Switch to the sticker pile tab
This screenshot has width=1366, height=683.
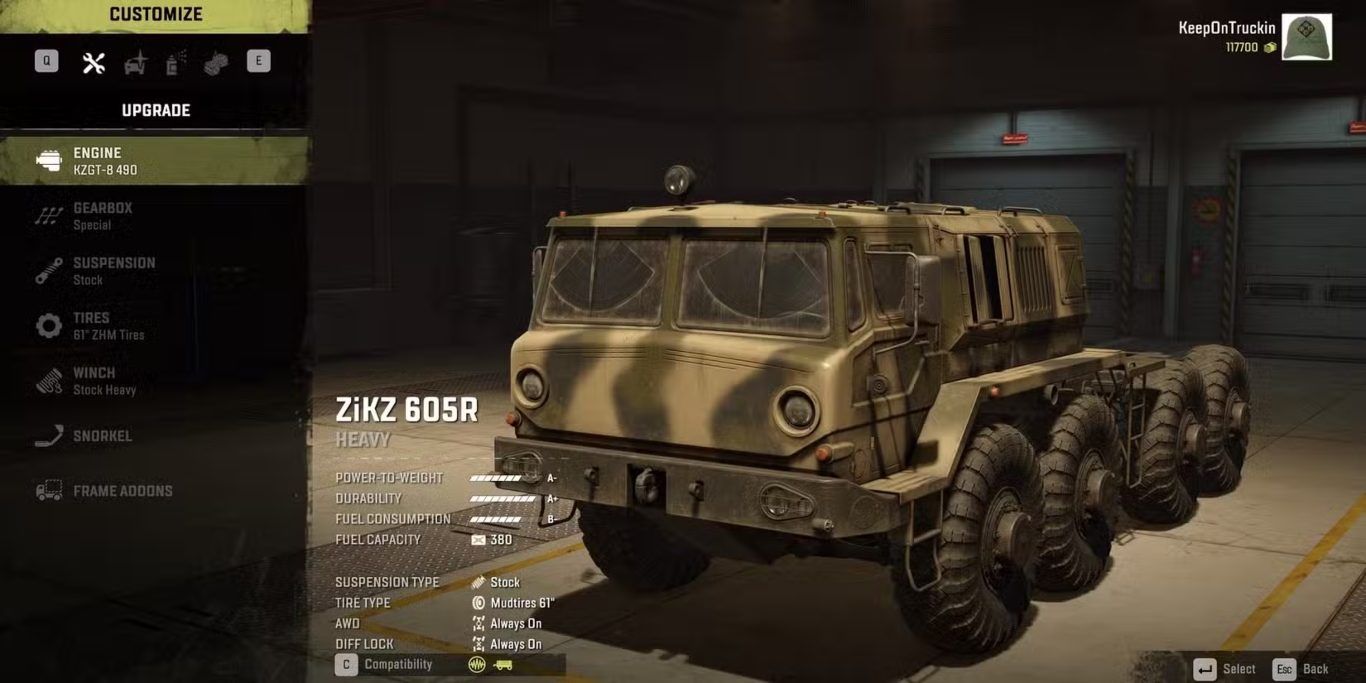(x=216, y=63)
